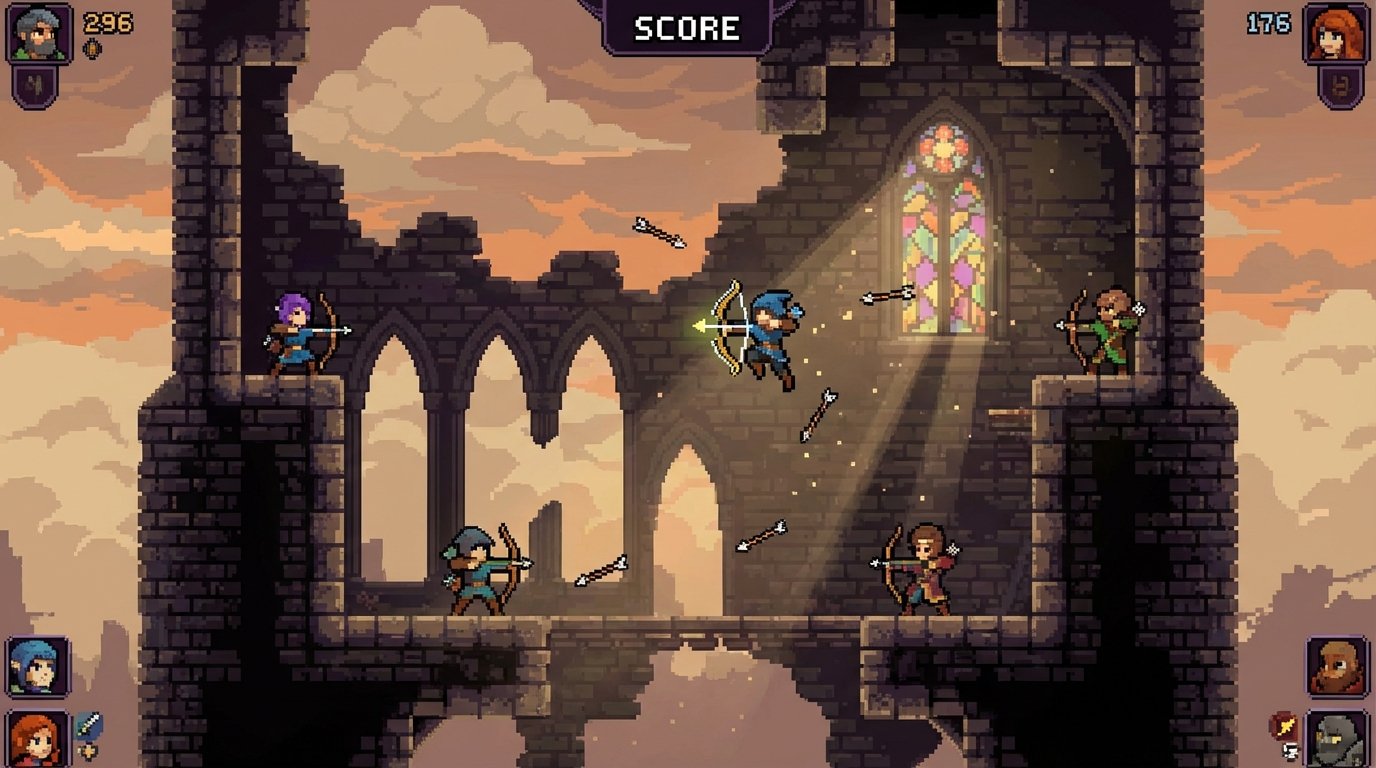
Task: Select the blue-haired player's portrait bottom left
Action: [x=35, y=665]
